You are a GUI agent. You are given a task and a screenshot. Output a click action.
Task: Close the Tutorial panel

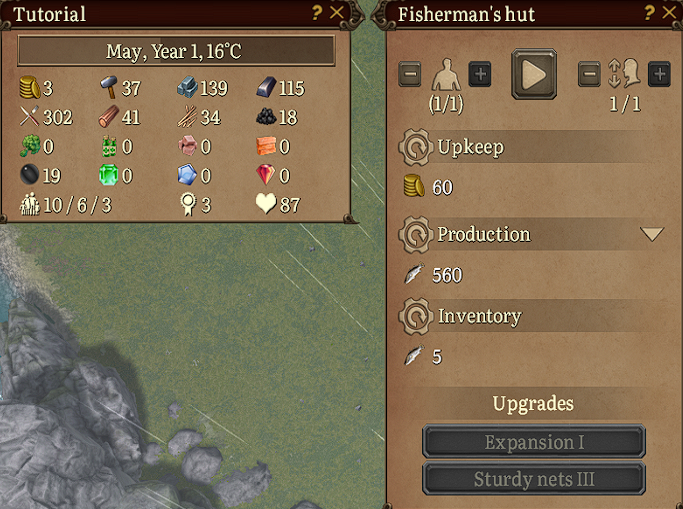pos(337,13)
